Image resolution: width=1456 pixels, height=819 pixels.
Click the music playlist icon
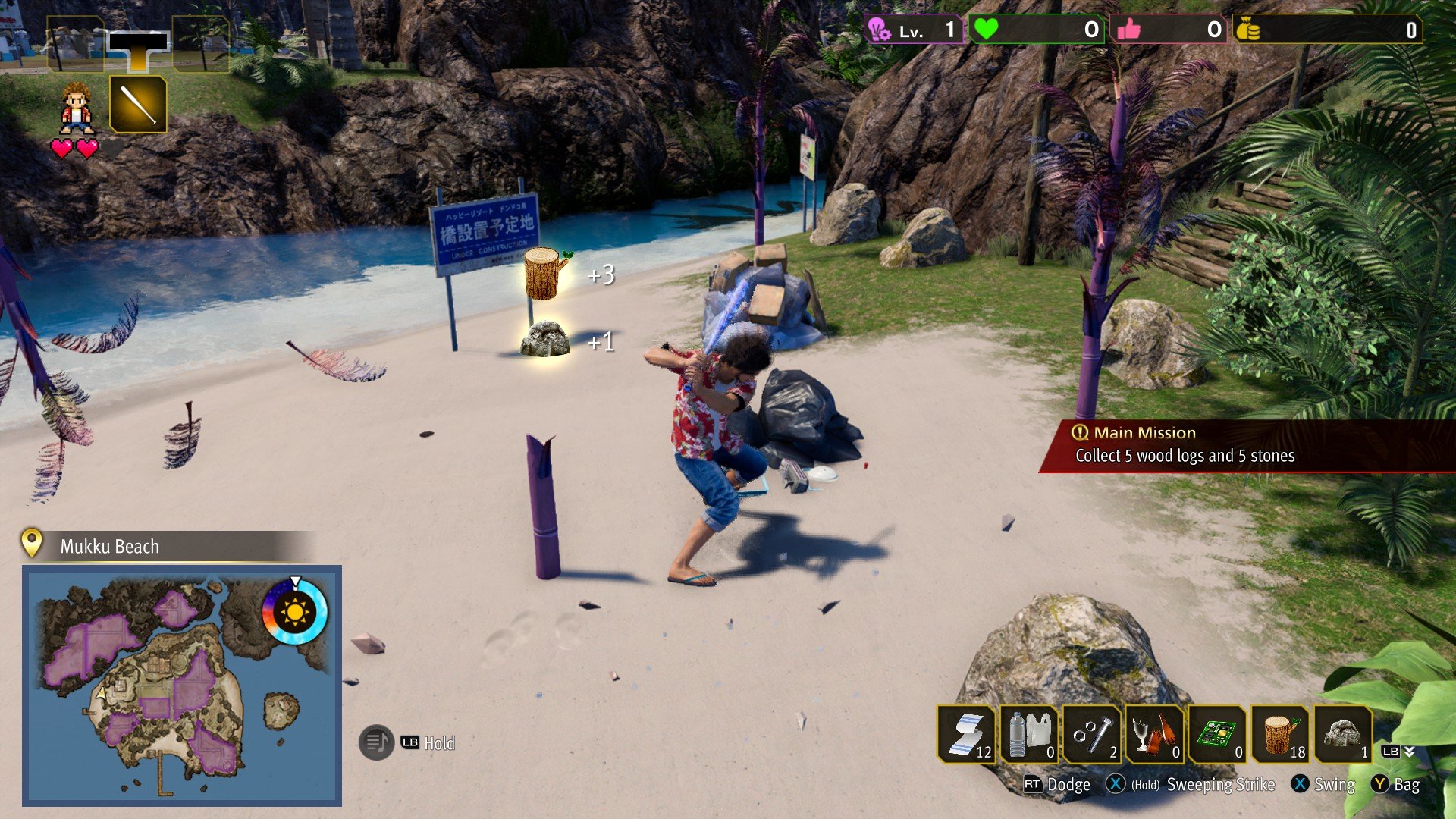point(376,742)
